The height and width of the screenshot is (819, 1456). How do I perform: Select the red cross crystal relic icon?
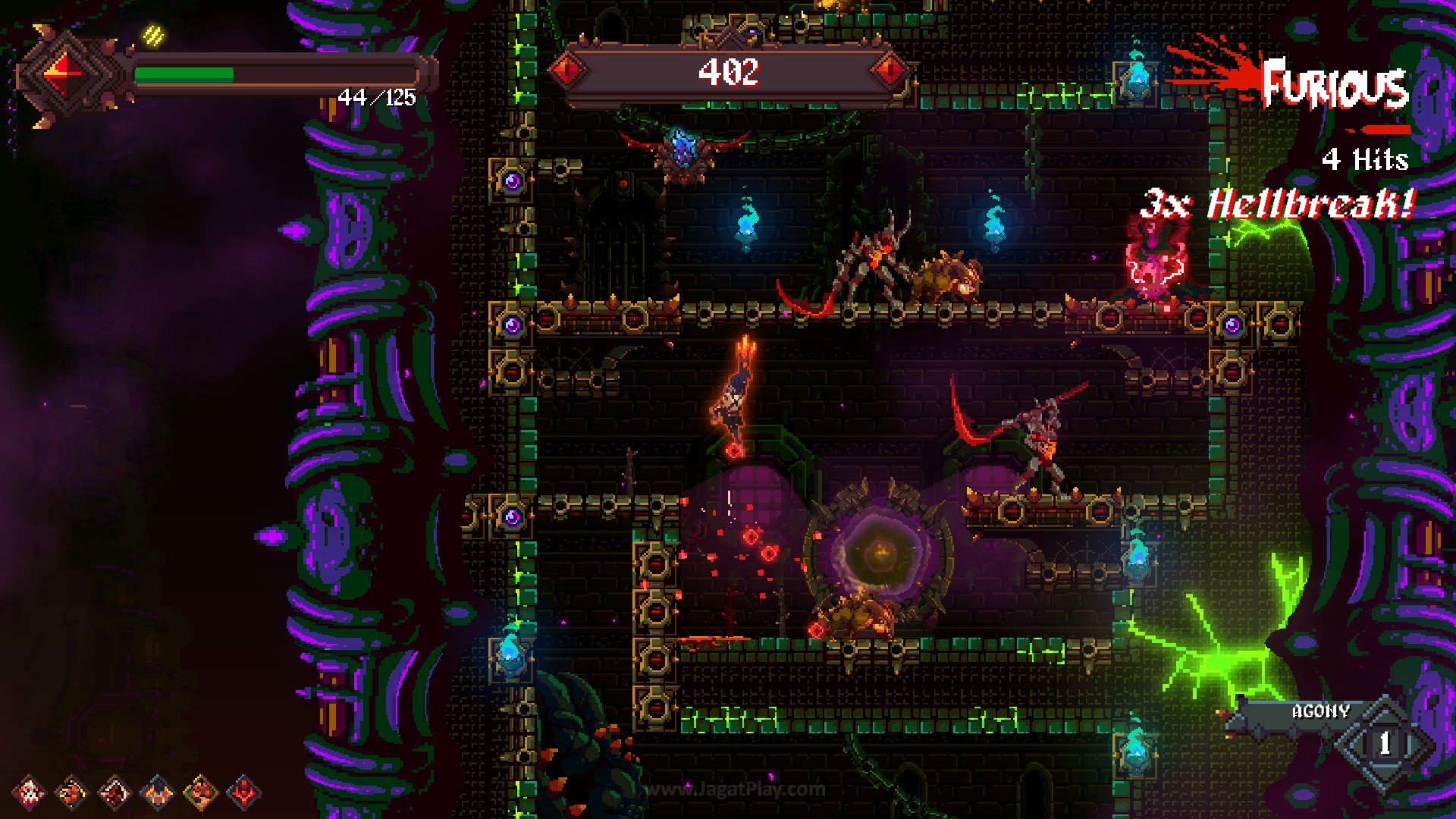click(244, 792)
